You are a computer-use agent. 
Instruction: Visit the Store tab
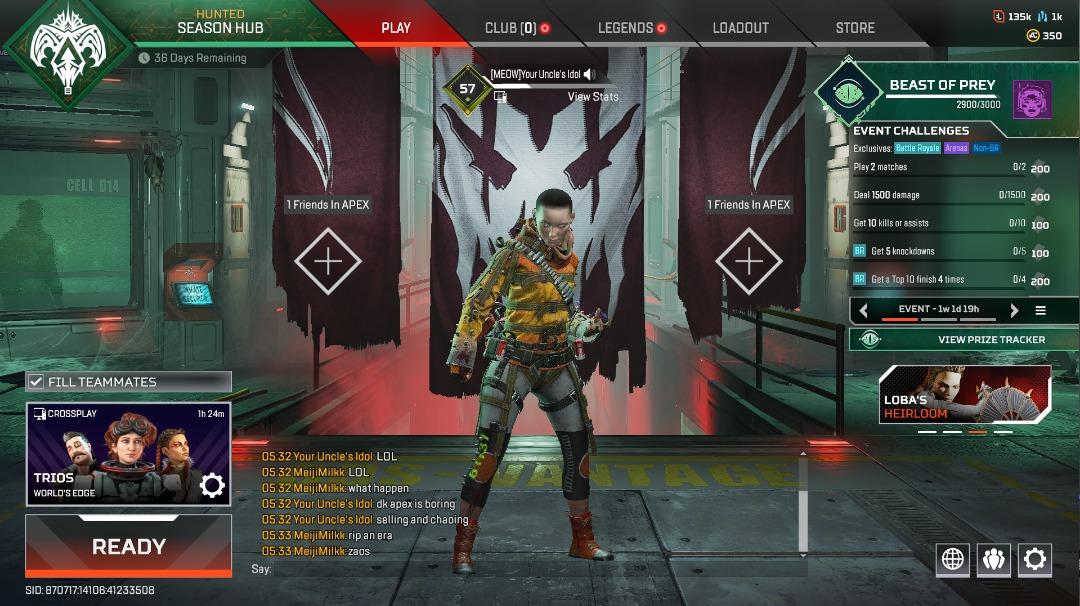click(x=855, y=28)
